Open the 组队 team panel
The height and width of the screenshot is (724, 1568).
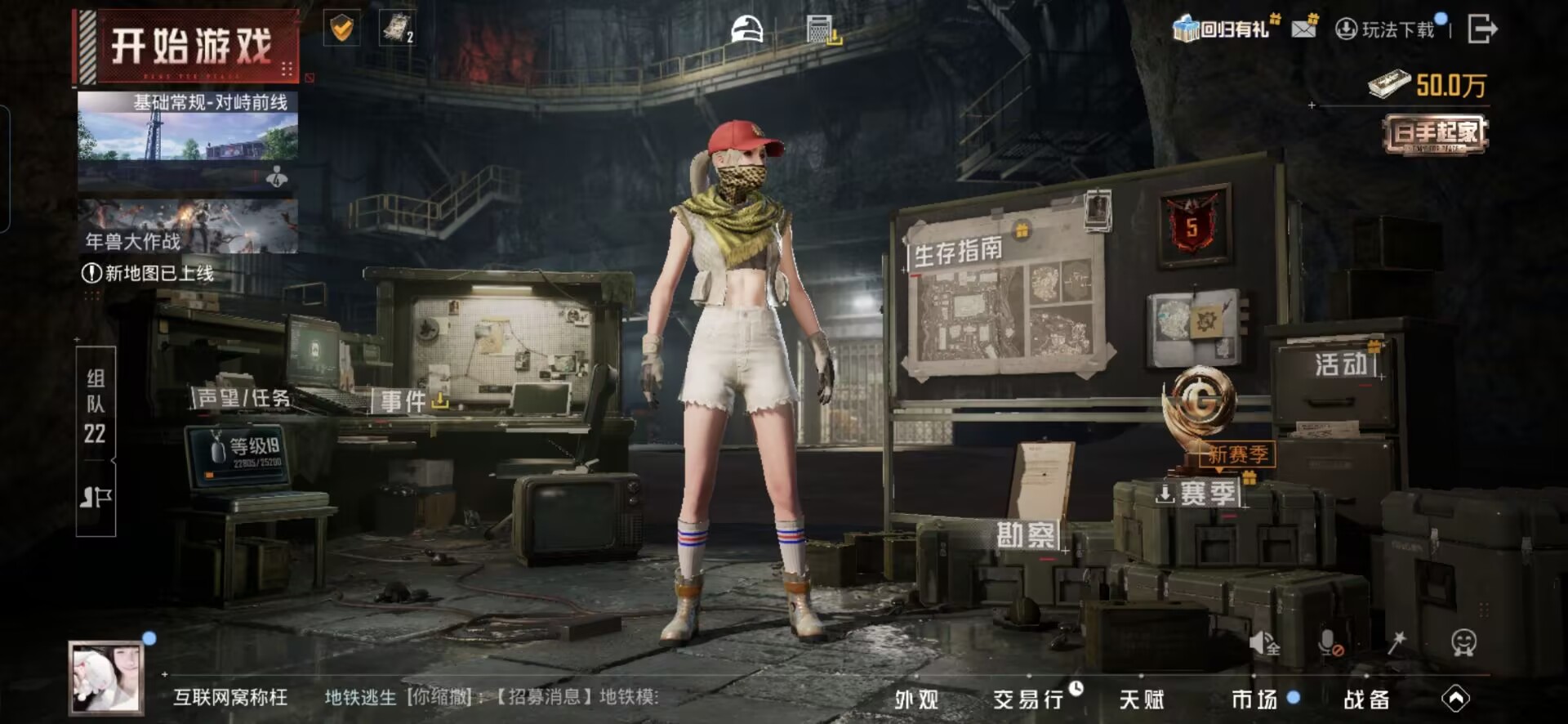click(x=96, y=404)
